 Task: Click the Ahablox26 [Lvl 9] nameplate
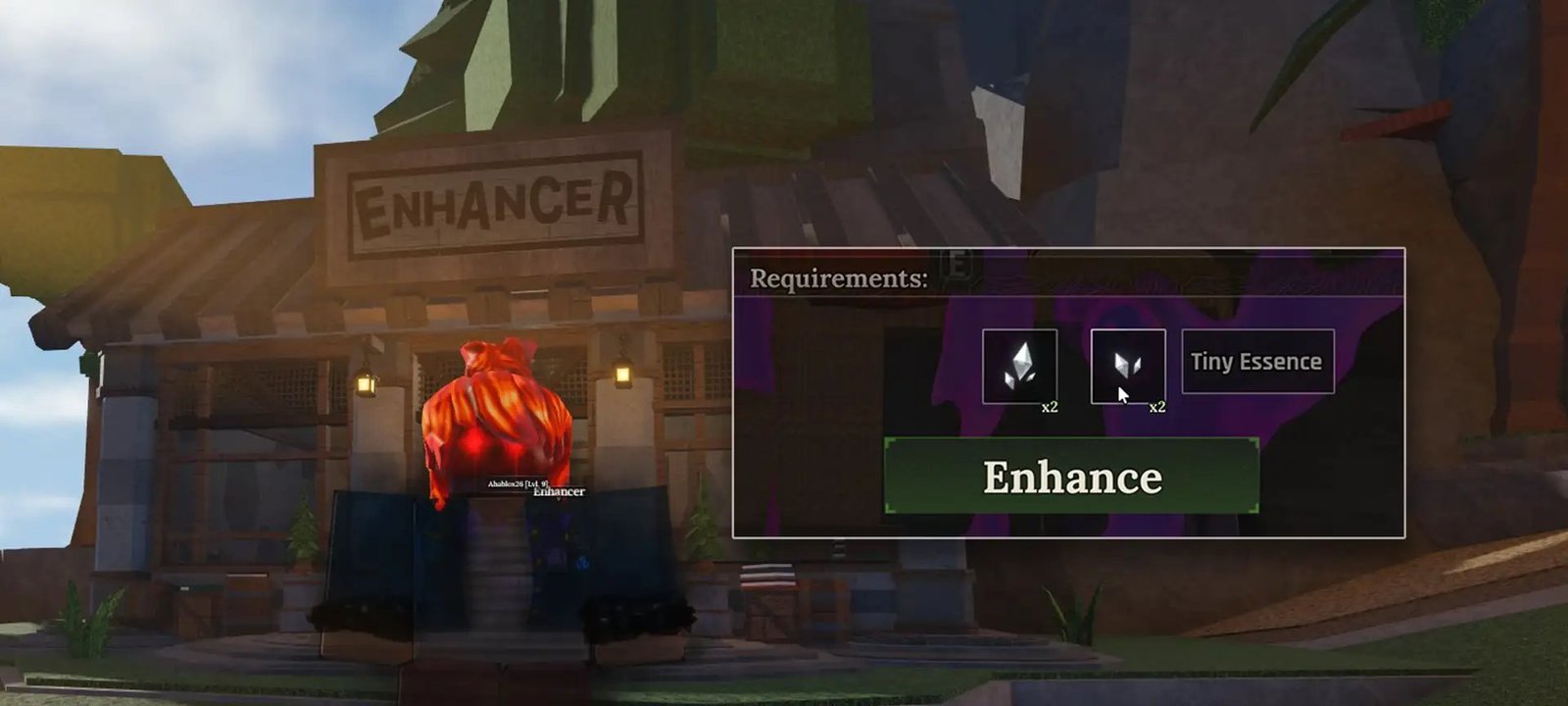pyautogui.click(x=517, y=483)
